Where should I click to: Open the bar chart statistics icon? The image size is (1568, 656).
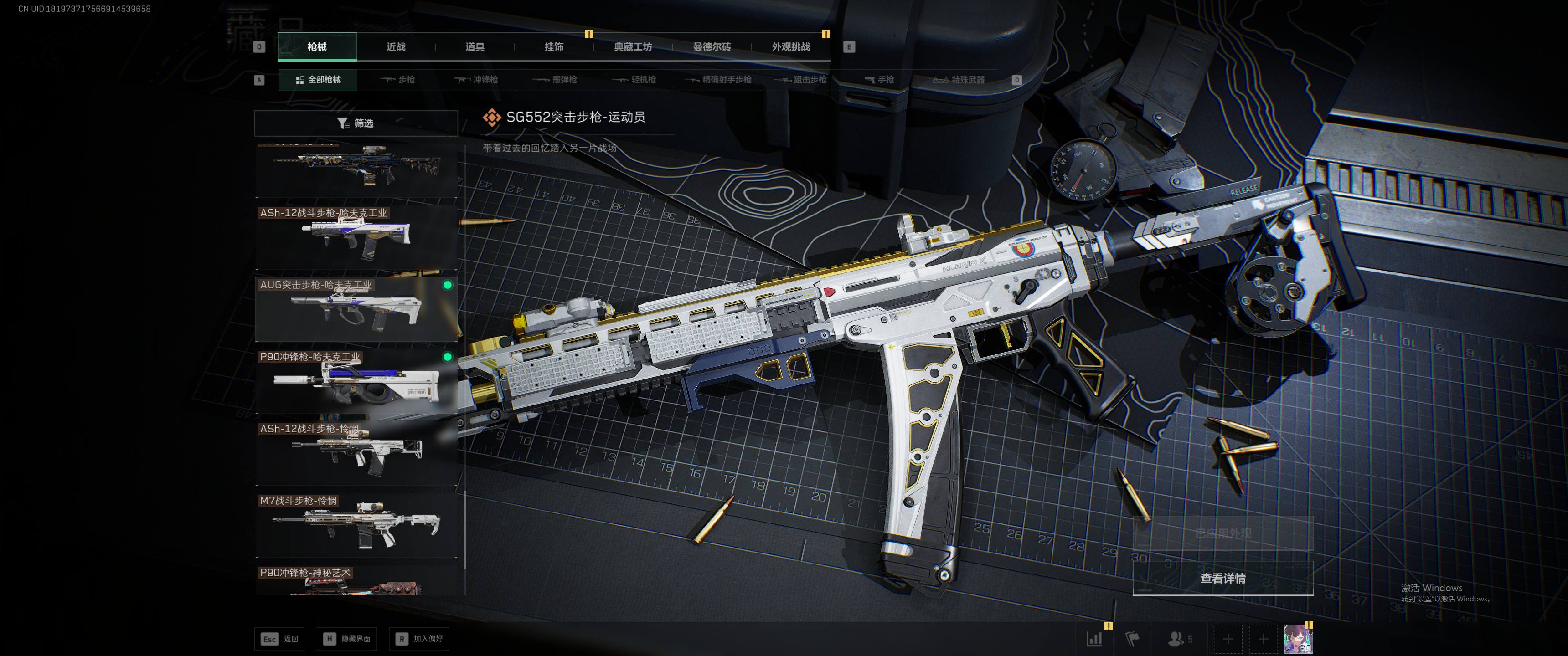click(1094, 639)
